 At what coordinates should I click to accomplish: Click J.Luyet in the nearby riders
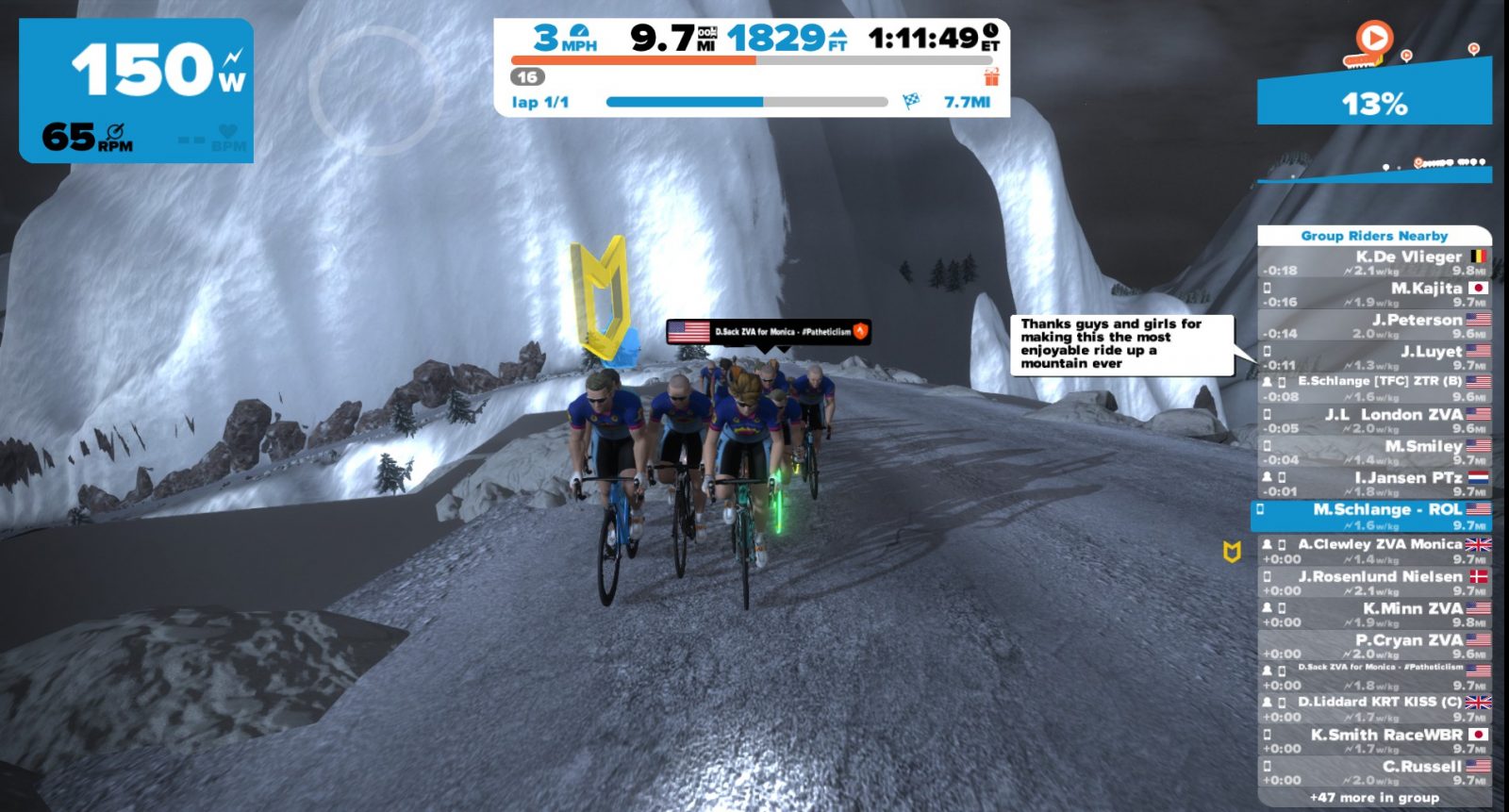(1375, 357)
